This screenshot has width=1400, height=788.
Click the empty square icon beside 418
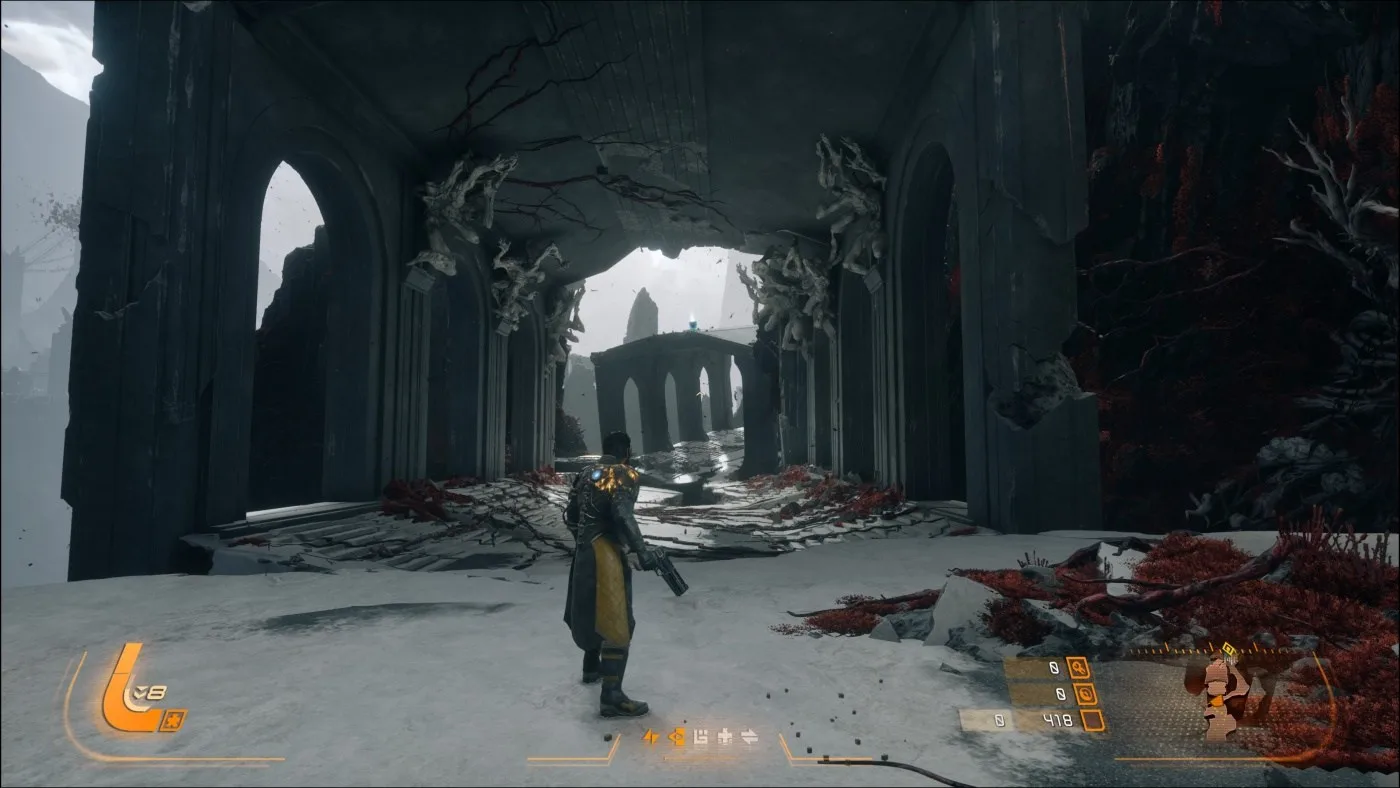[x=1092, y=720]
